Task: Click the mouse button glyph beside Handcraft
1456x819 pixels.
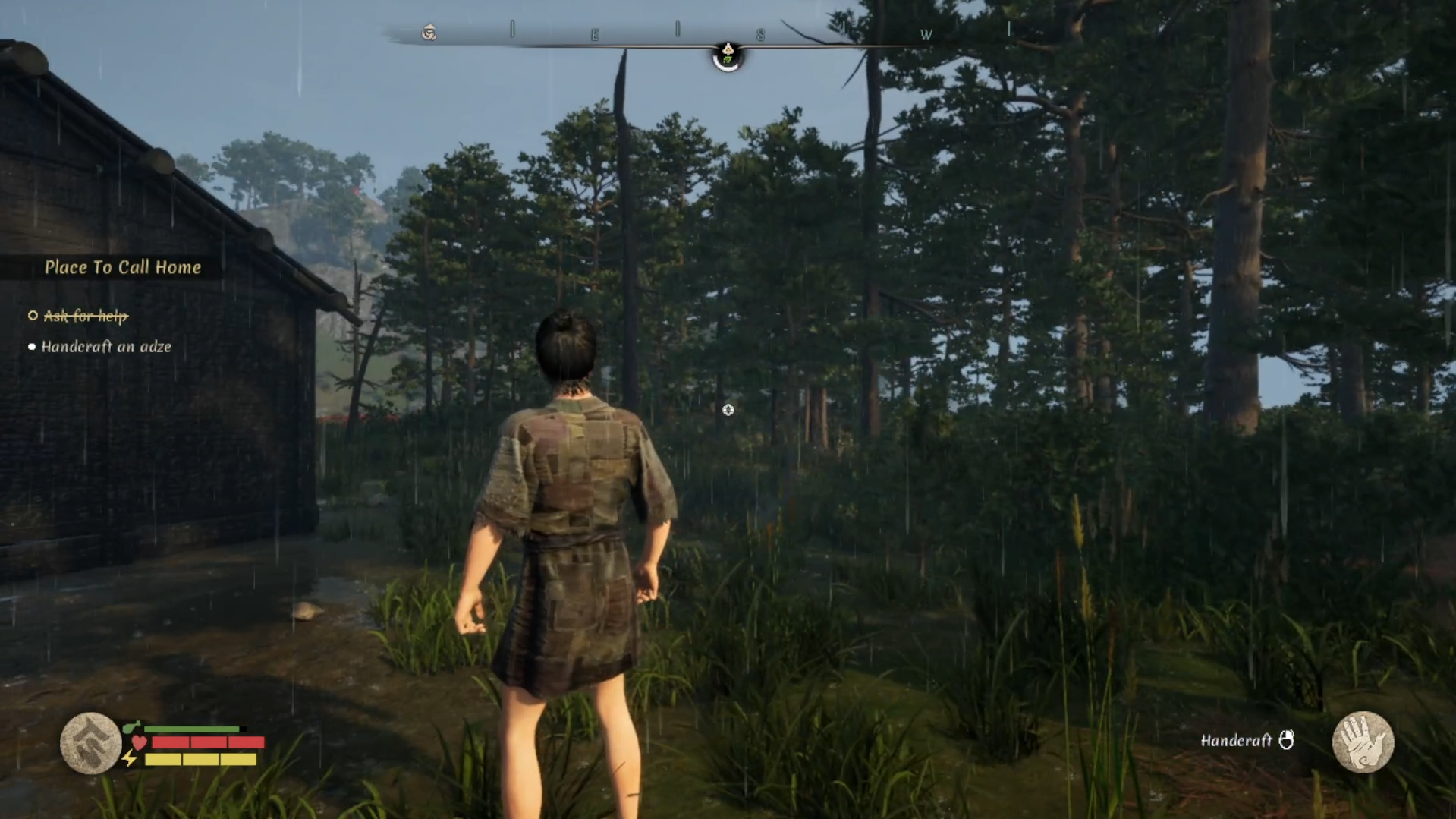Action: click(x=1288, y=740)
